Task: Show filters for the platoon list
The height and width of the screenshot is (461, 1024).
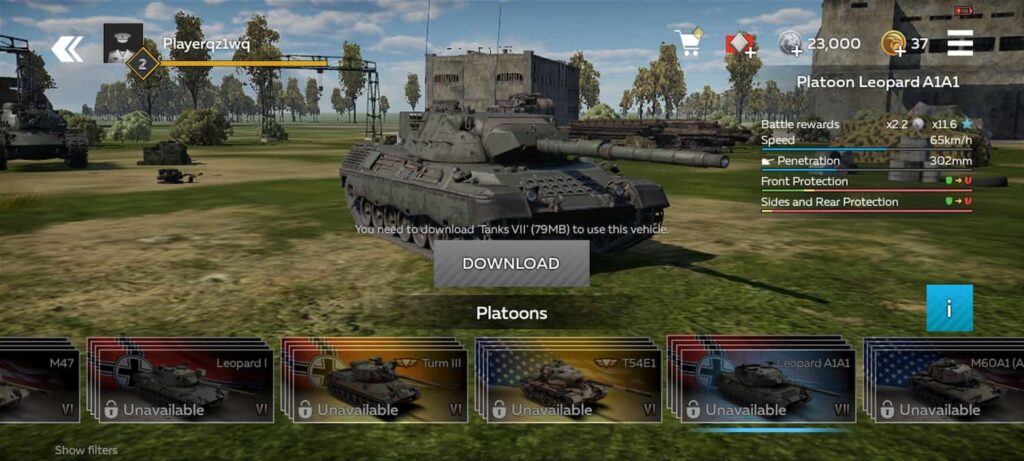Action: (x=86, y=450)
